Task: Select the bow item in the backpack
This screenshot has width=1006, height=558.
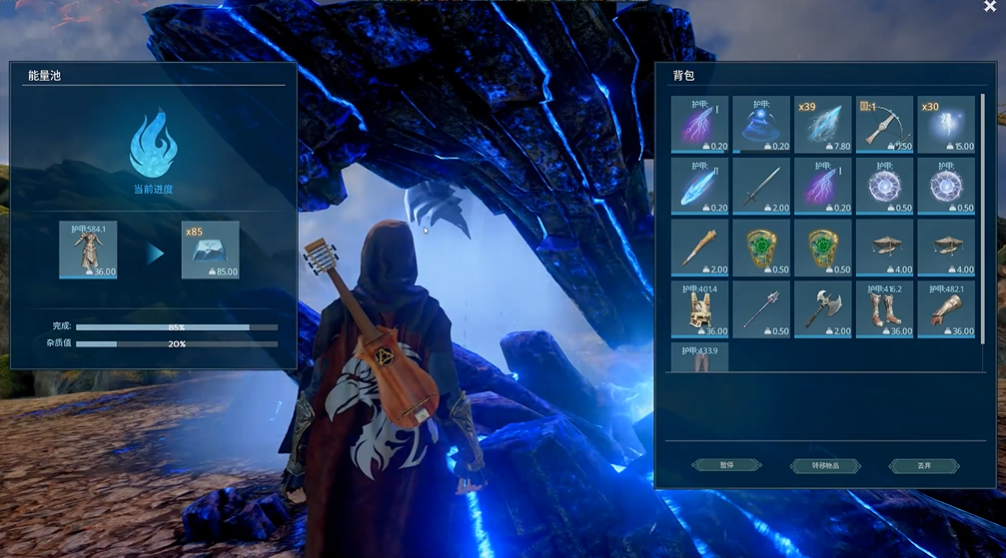Action: (885, 124)
